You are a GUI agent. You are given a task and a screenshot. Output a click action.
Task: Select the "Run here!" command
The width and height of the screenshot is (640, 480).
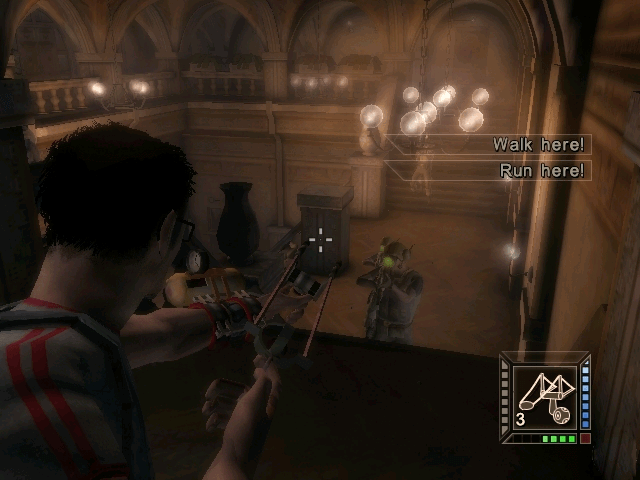point(541,171)
